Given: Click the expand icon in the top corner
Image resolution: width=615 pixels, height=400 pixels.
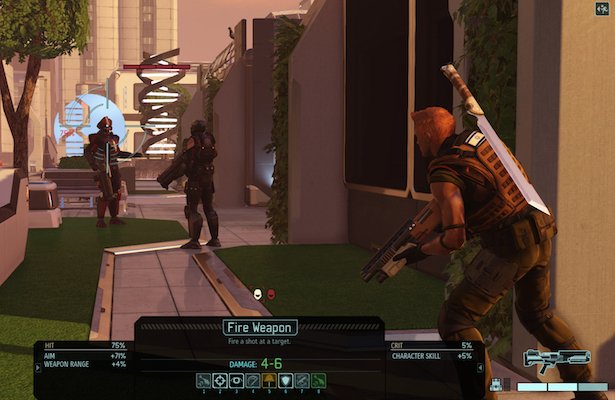Looking at the screenshot, I should (x=603, y=10).
